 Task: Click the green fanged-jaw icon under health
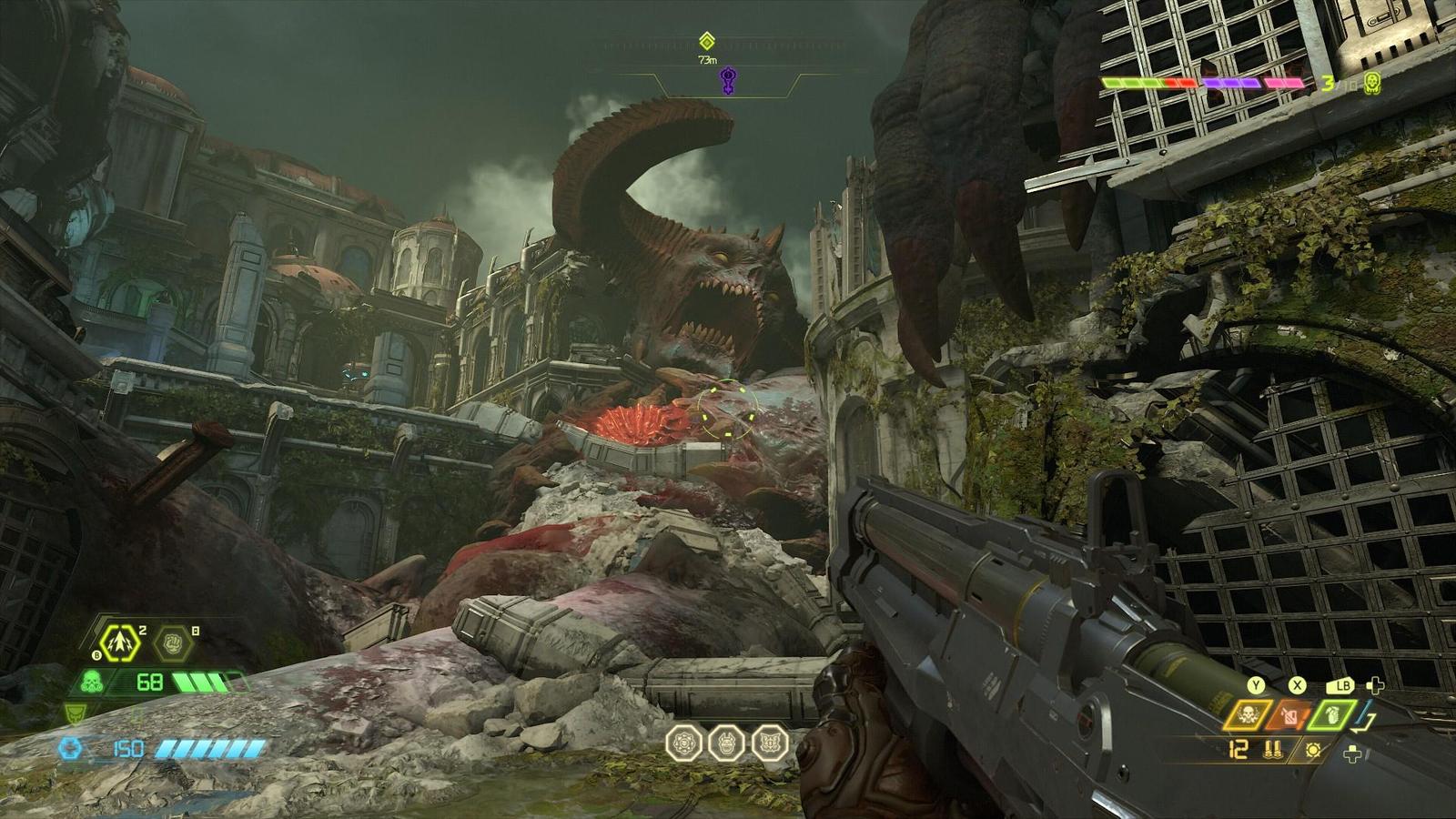click(x=76, y=712)
